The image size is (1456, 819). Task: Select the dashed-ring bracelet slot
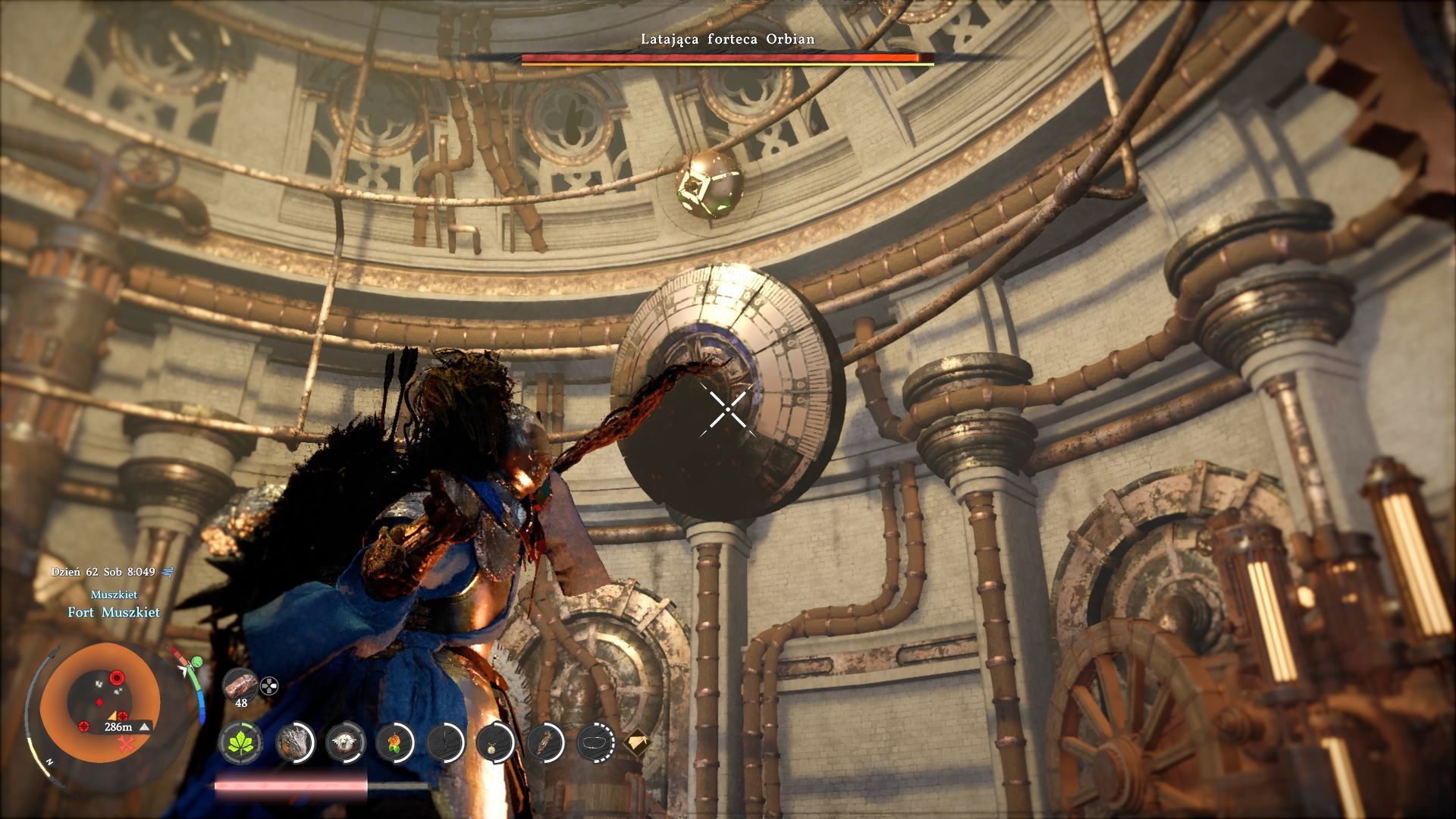[x=596, y=741]
